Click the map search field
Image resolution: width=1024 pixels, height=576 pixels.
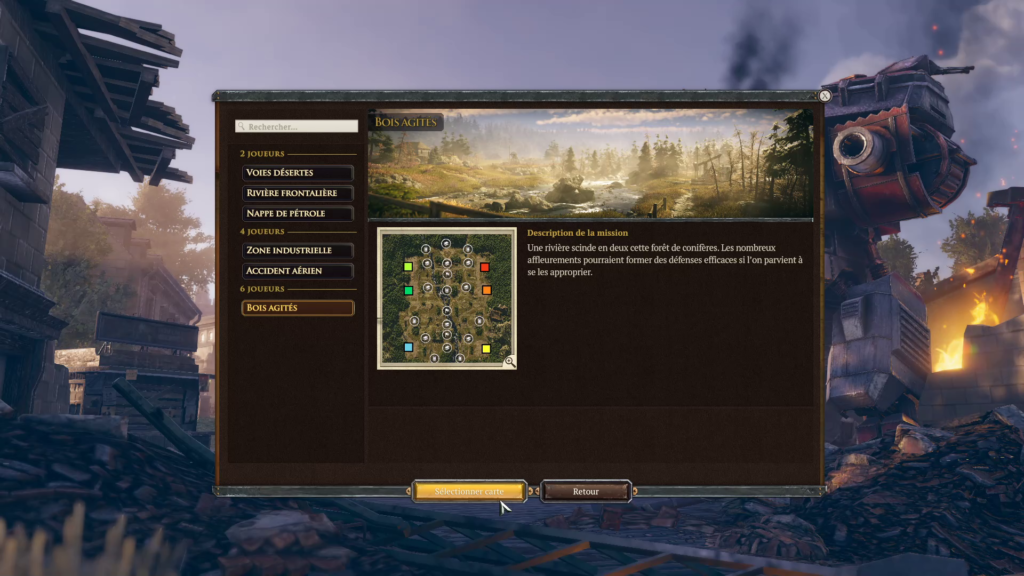pos(297,127)
